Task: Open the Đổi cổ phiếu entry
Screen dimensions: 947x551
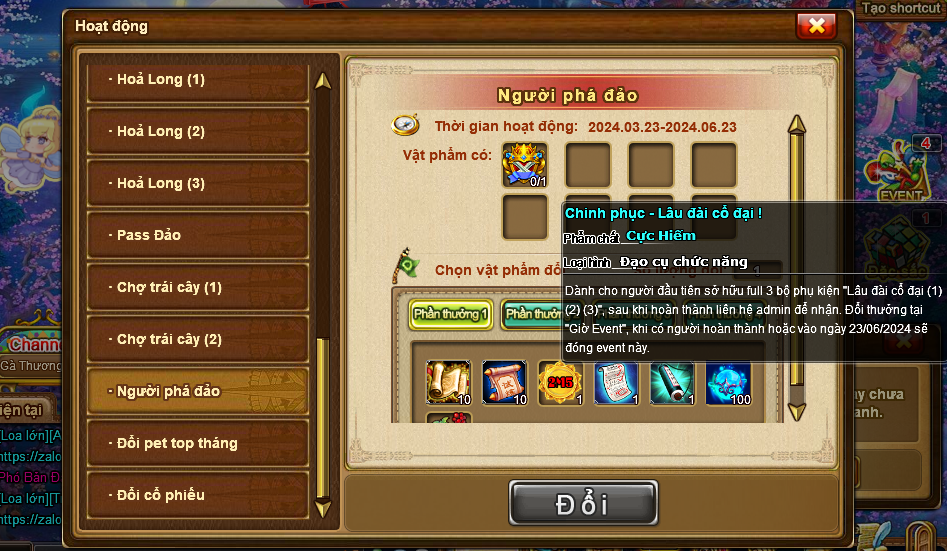Action: pyautogui.click(x=197, y=495)
